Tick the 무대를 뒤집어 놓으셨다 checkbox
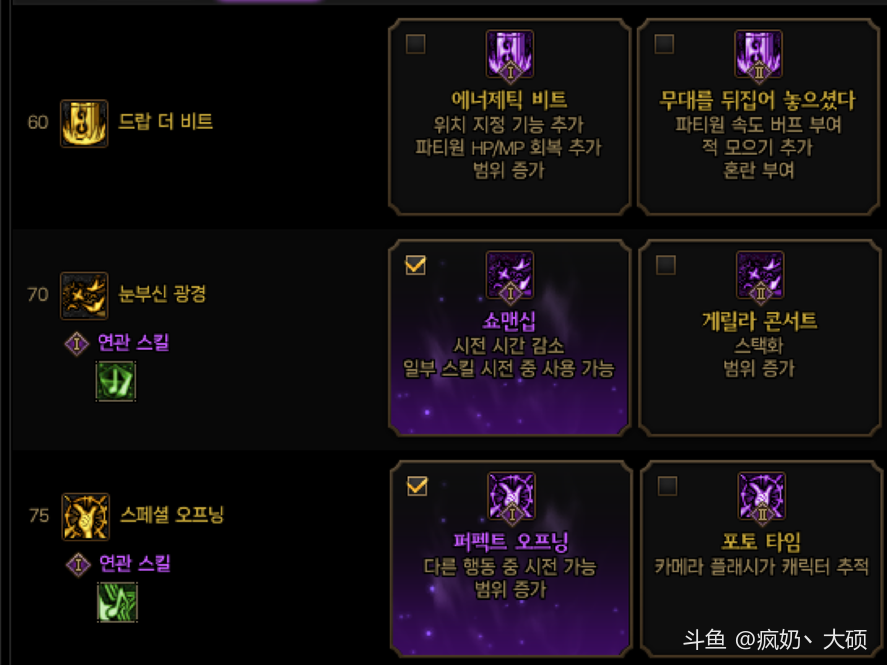This screenshot has height=665, width=887. [664, 44]
